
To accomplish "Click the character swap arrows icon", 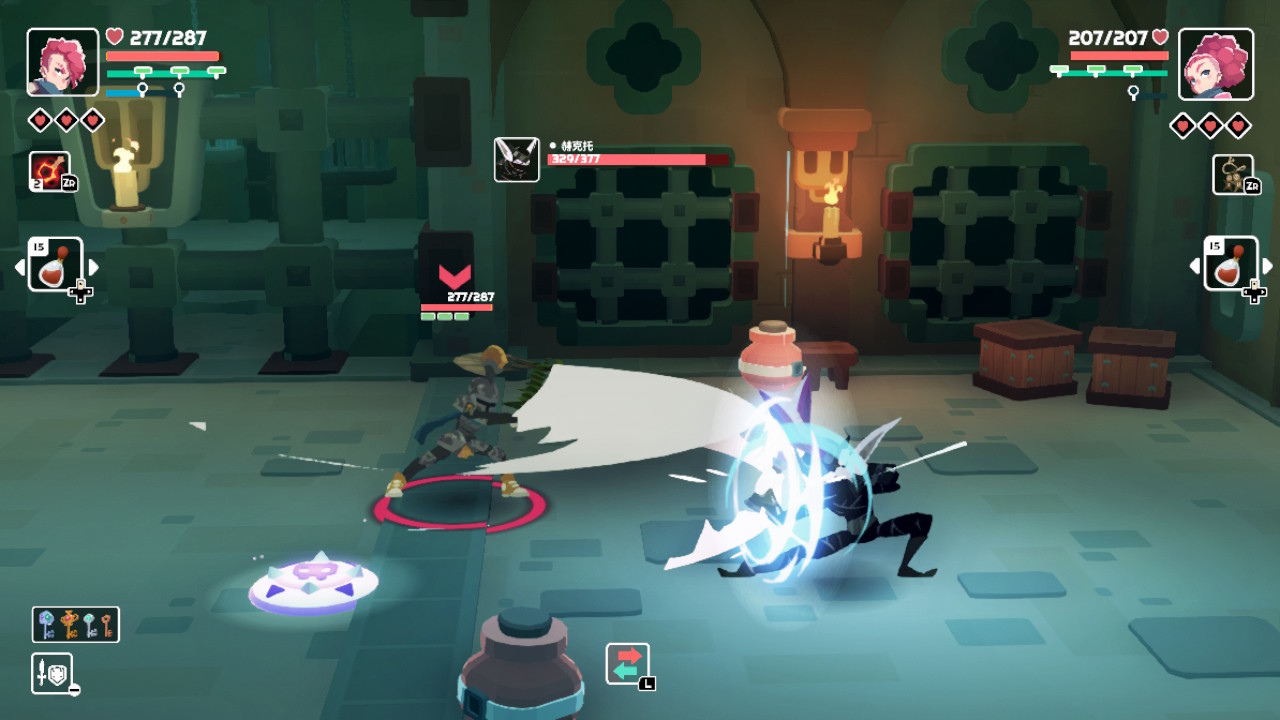I will coord(627,663).
